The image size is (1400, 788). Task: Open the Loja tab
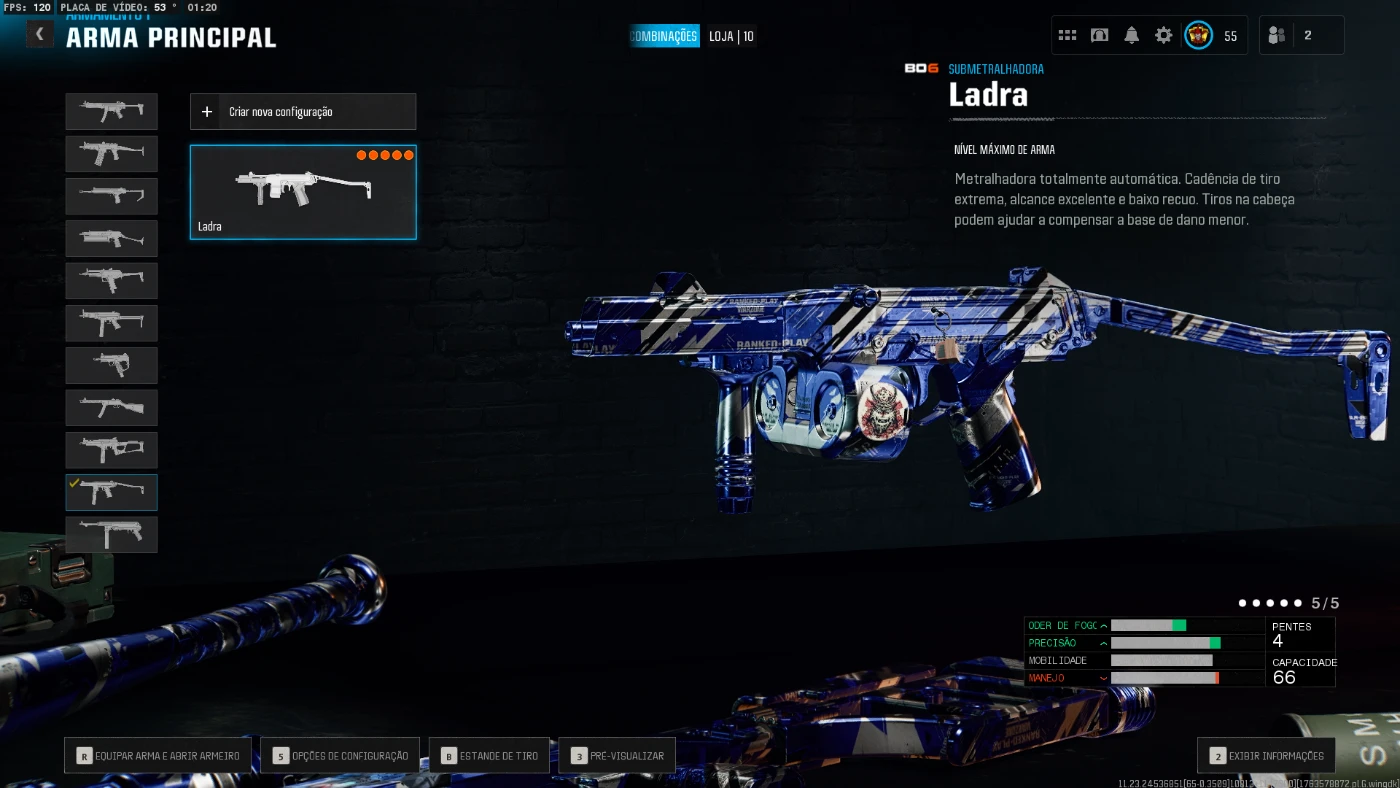(731, 36)
